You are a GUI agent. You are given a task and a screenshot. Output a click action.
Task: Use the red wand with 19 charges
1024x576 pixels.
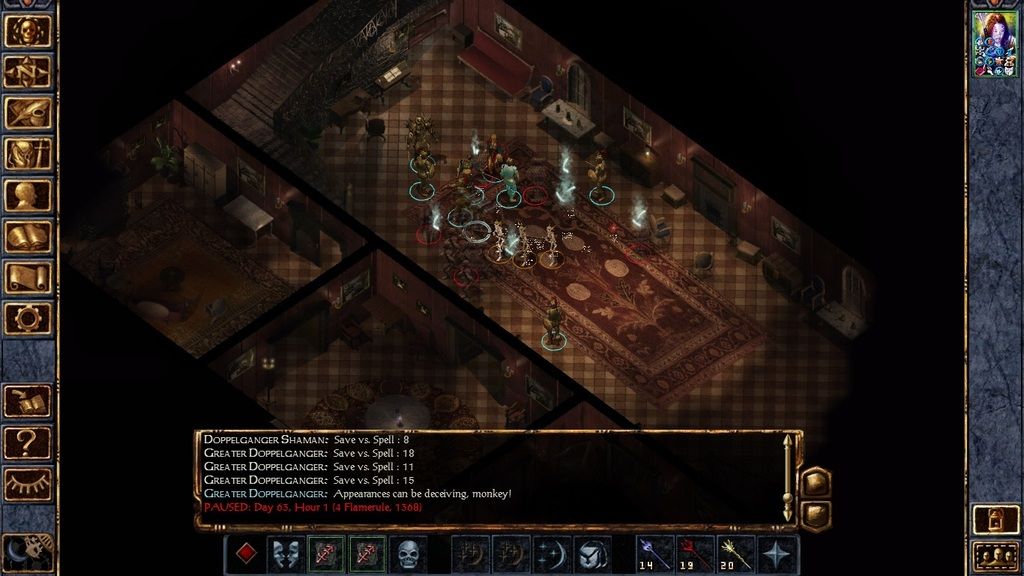click(x=695, y=554)
